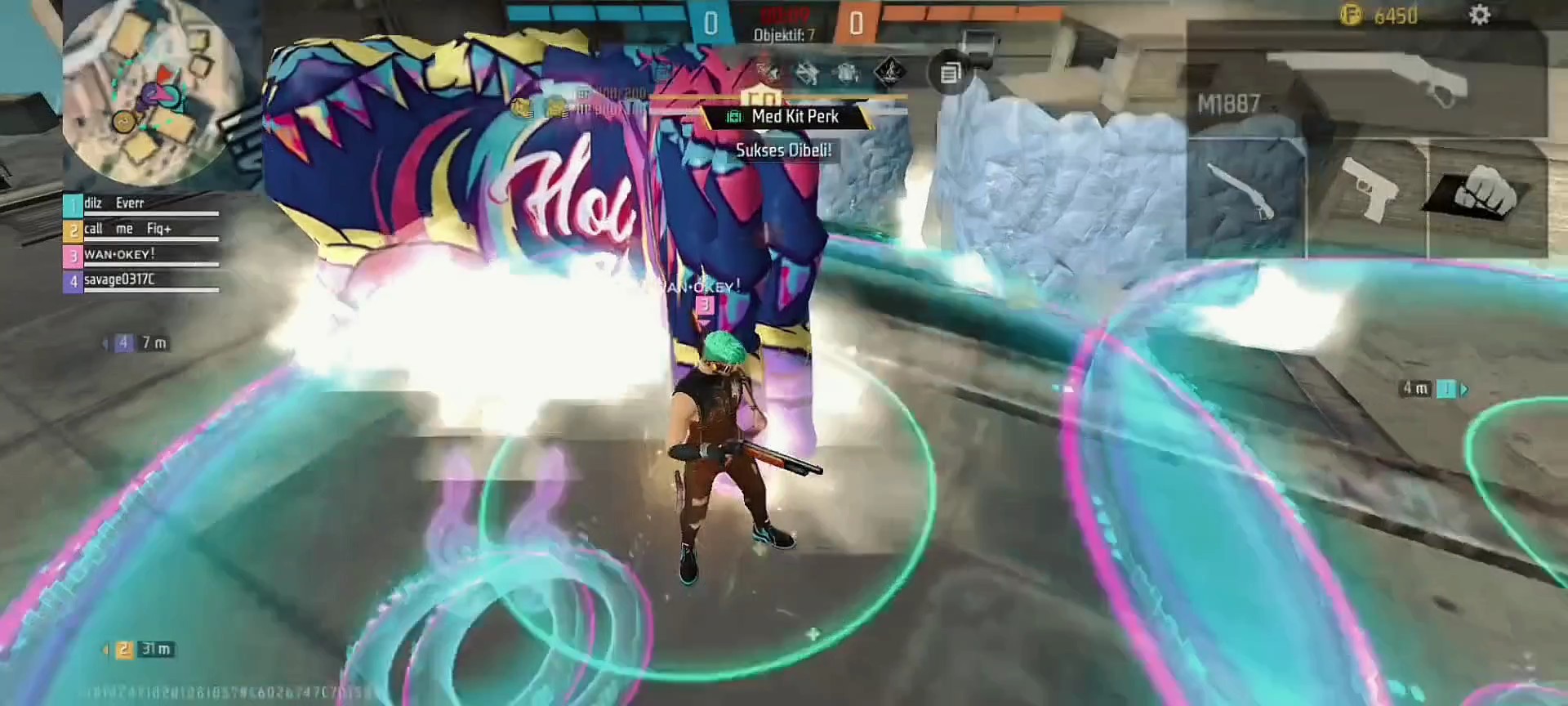Tap the gold F coin balance
The image size is (1568, 706).
1380,16
